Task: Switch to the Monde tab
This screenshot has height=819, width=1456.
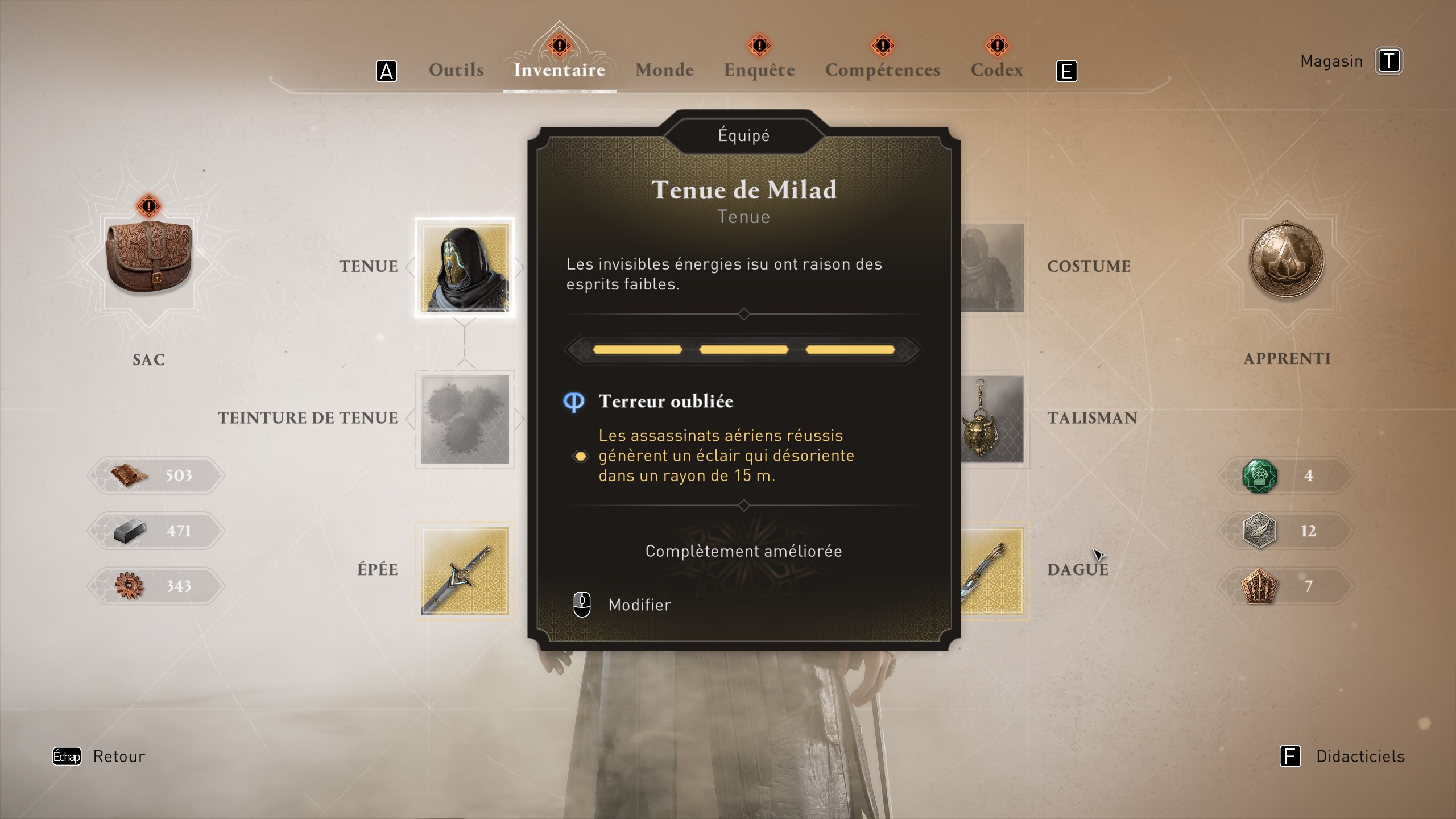Action: pyautogui.click(x=664, y=69)
